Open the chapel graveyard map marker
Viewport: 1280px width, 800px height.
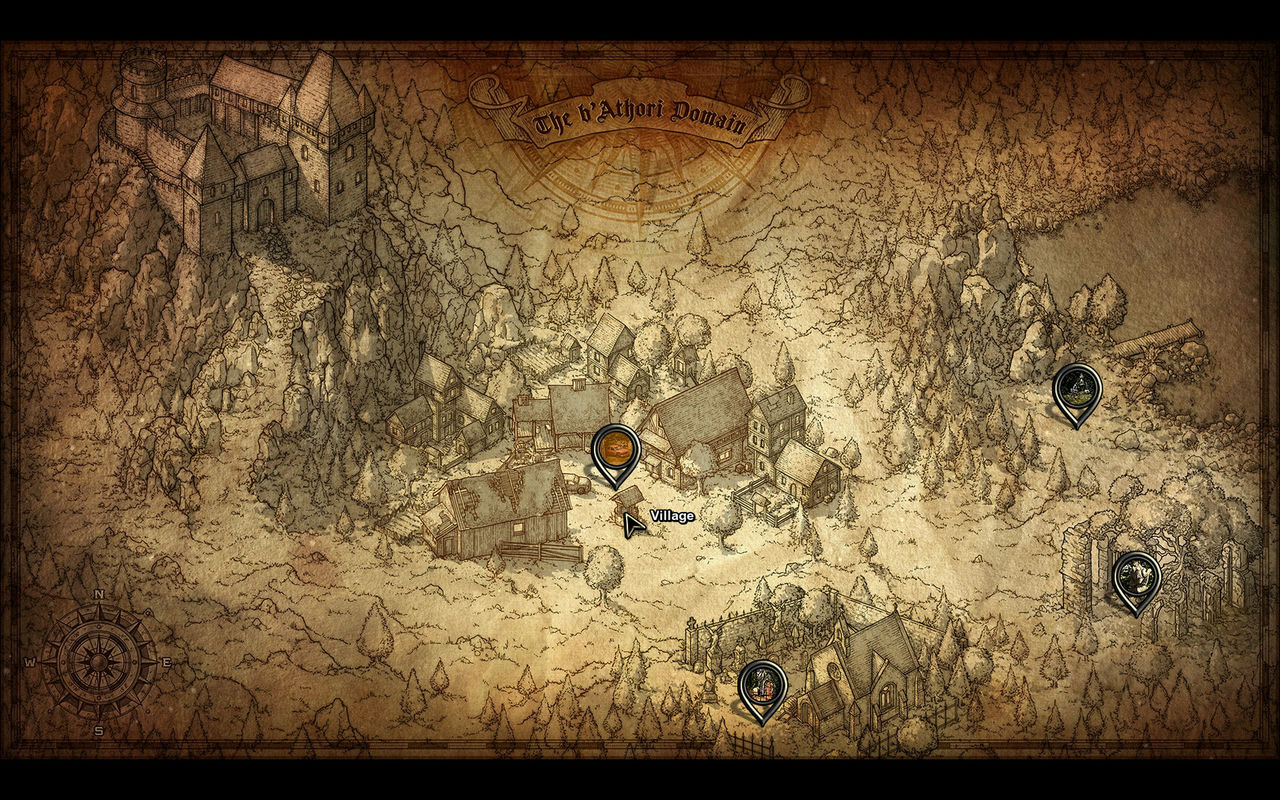pos(762,683)
